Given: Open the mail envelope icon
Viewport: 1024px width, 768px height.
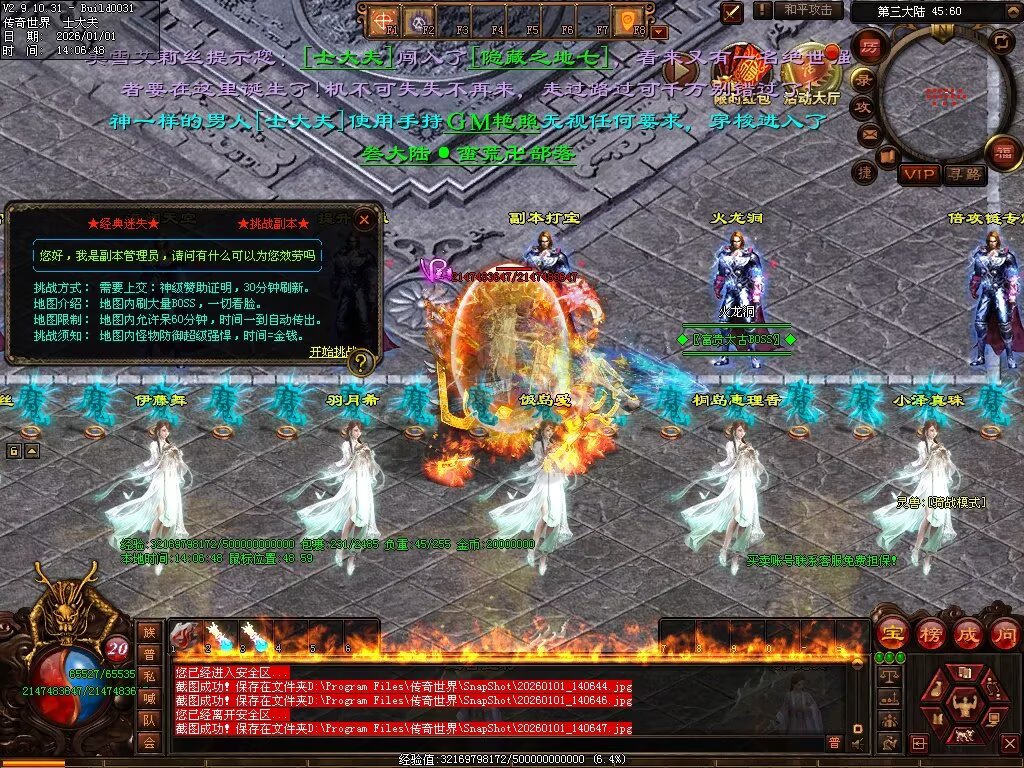Looking at the screenshot, I should click(869, 133).
